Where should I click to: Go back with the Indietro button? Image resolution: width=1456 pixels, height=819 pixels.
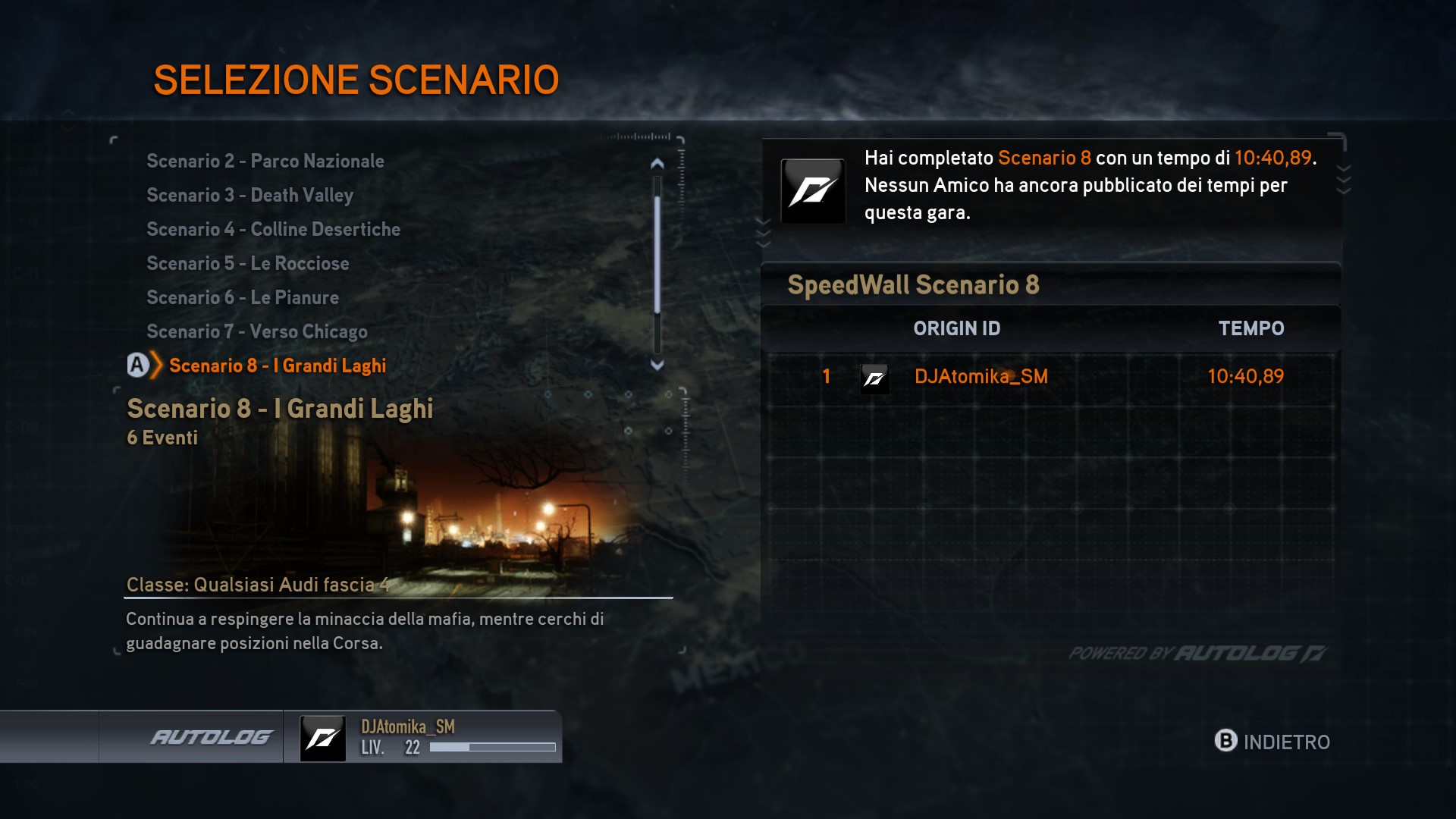1272,741
